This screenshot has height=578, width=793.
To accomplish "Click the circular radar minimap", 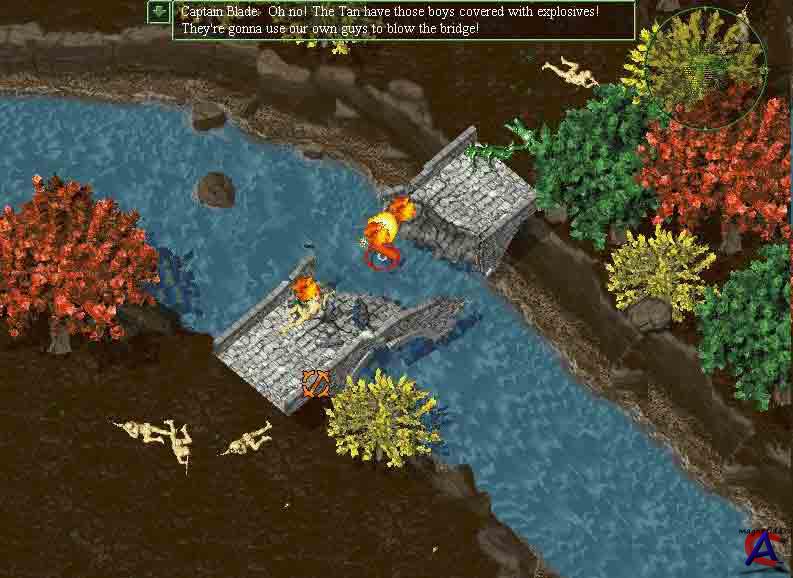I will pos(704,64).
